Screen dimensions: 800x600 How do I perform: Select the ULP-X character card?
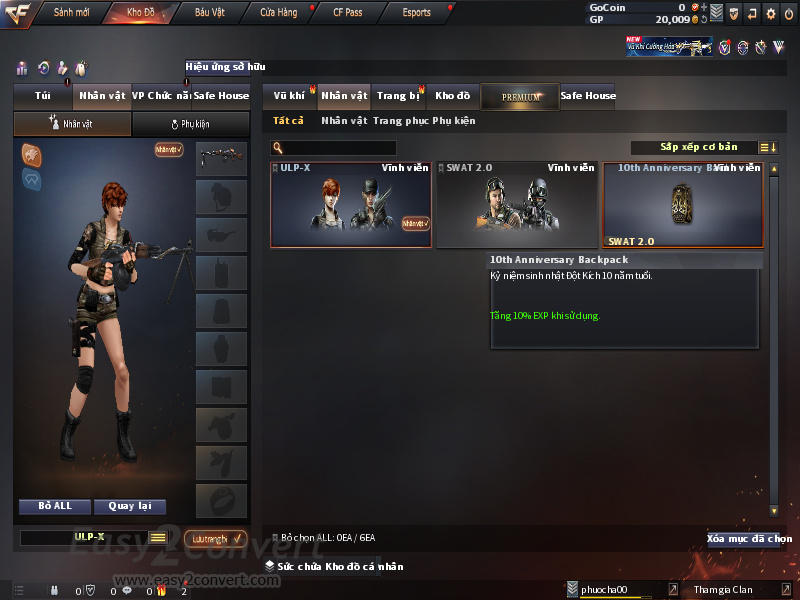(351, 205)
